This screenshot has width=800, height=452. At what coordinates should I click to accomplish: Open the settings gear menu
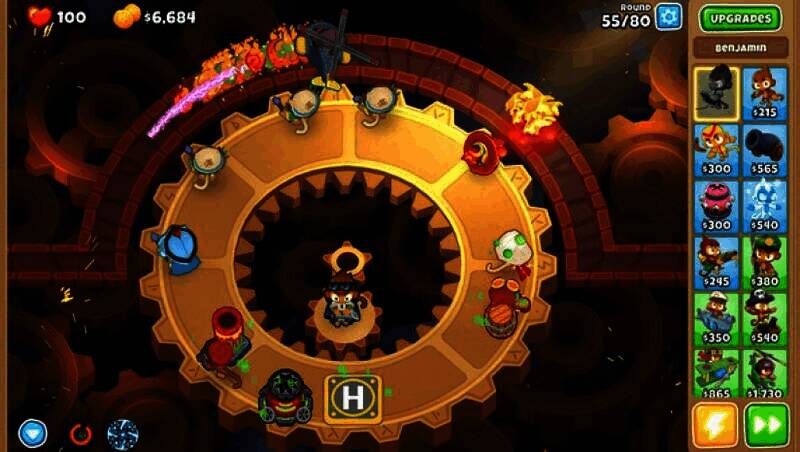click(668, 17)
